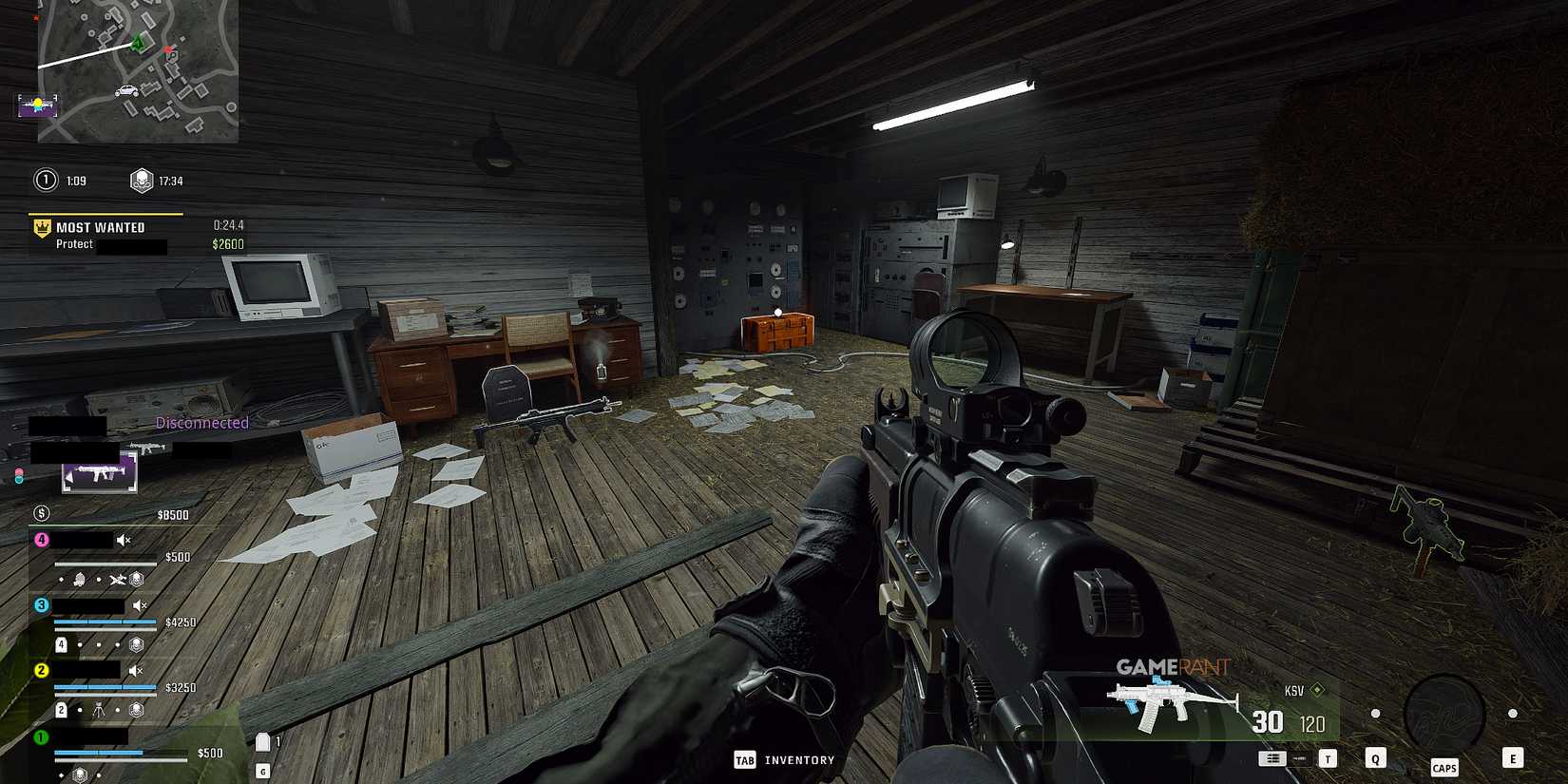1568x784 pixels.
Task: Mute player 4 using the speaker icon
Action: point(122,539)
